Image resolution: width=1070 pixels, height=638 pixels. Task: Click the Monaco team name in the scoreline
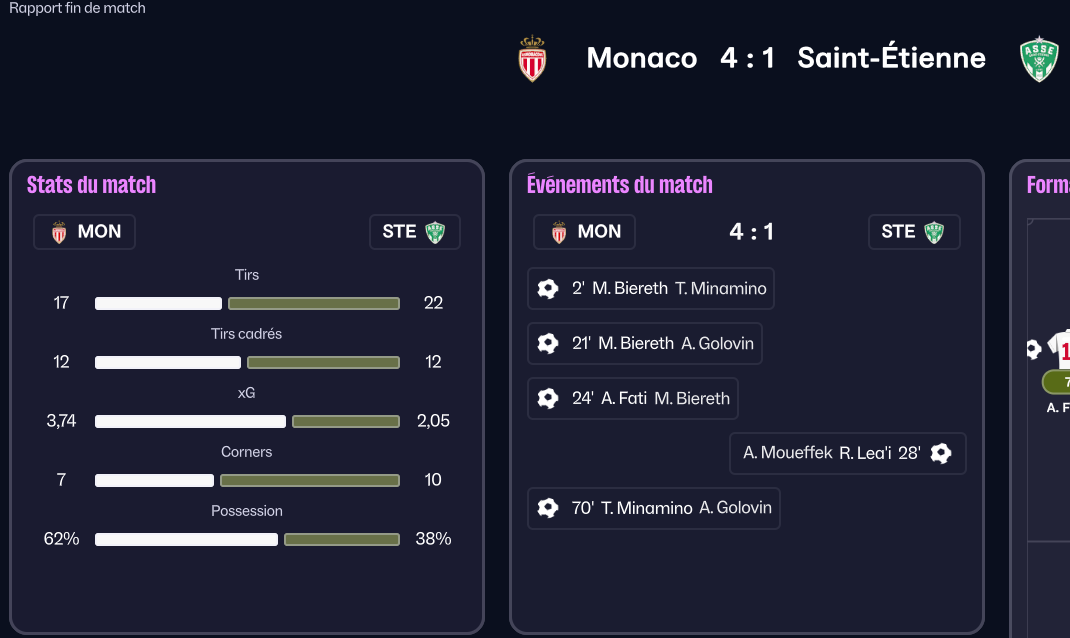click(x=641, y=58)
